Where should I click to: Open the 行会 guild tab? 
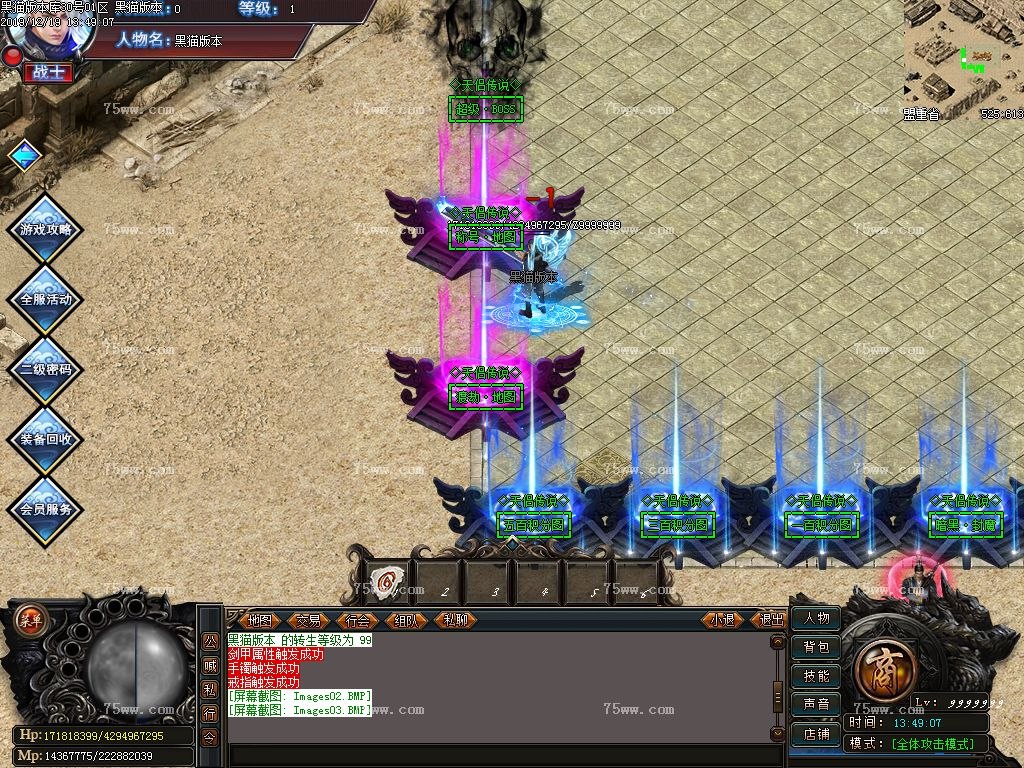pyautogui.click(x=357, y=620)
